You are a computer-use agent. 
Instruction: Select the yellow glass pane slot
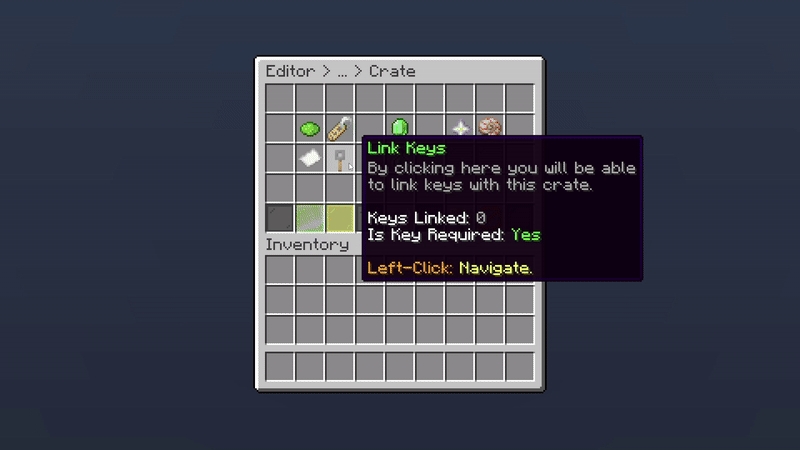click(x=339, y=219)
